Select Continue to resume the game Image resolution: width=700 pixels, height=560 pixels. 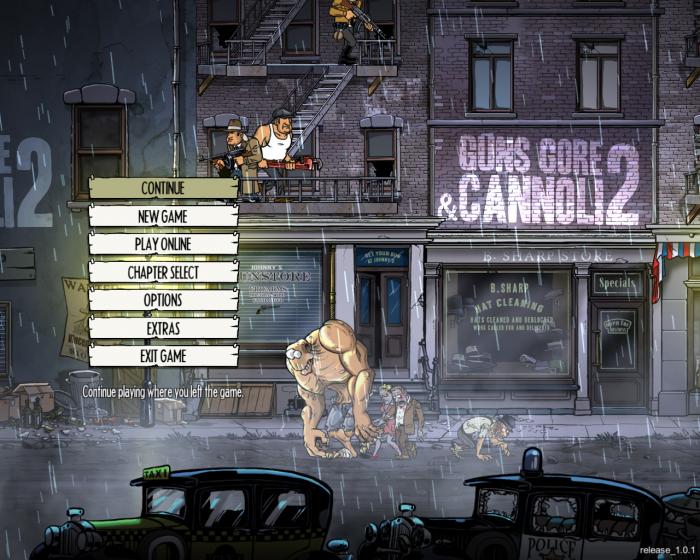pyautogui.click(x=163, y=188)
